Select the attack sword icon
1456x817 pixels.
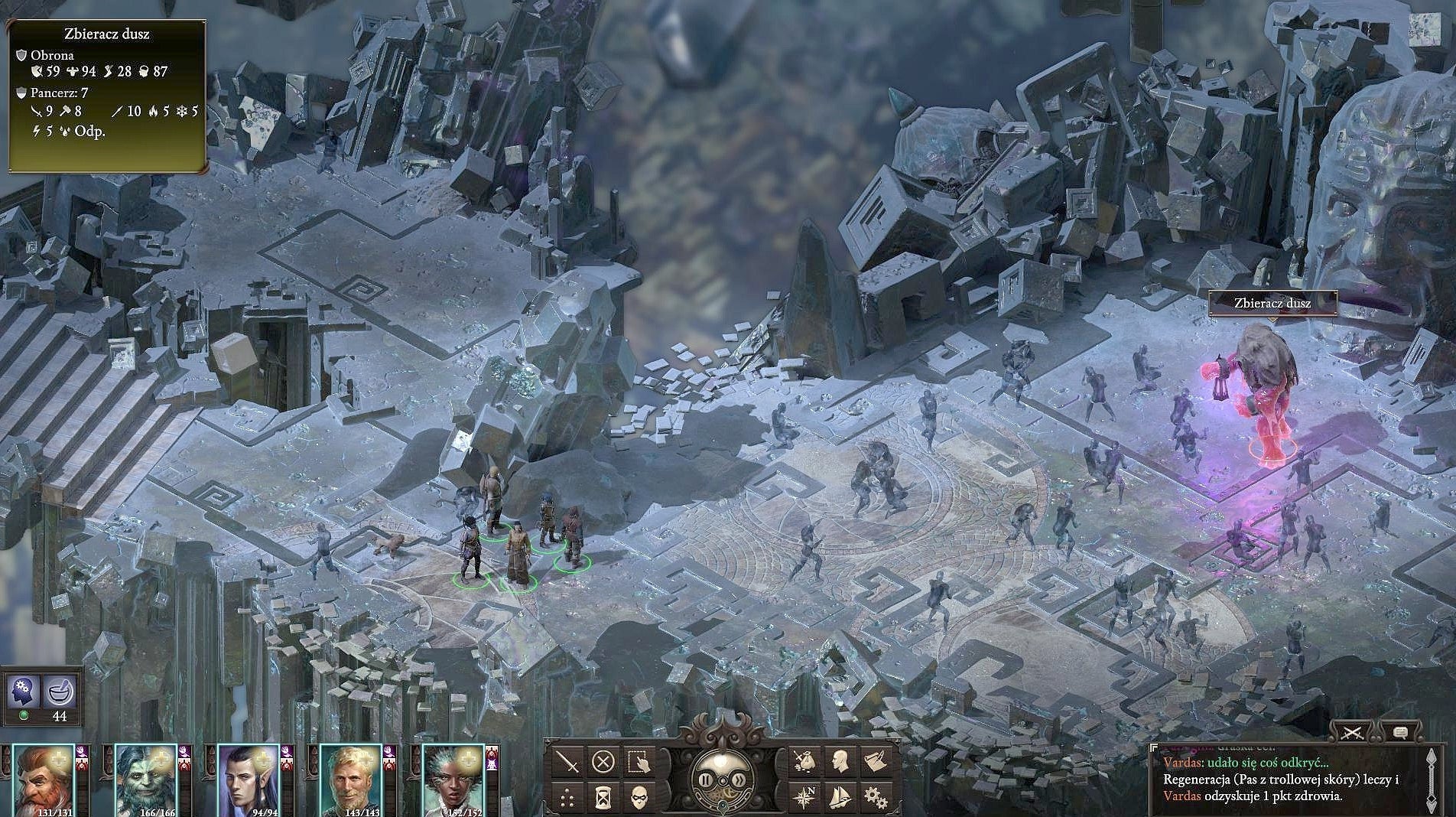tap(567, 762)
